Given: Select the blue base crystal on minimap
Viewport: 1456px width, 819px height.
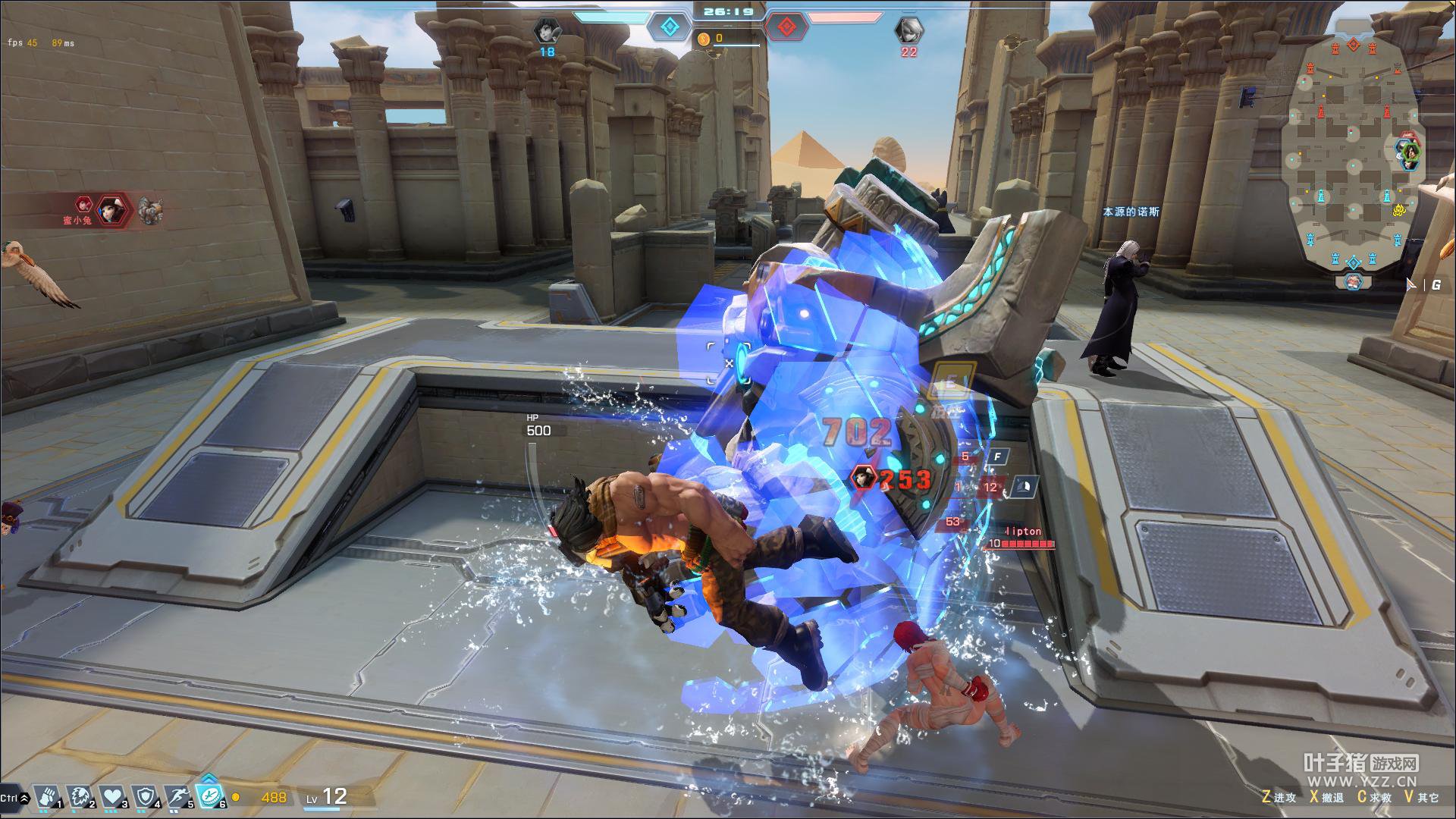Looking at the screenshot, I should pos(1354,262).
